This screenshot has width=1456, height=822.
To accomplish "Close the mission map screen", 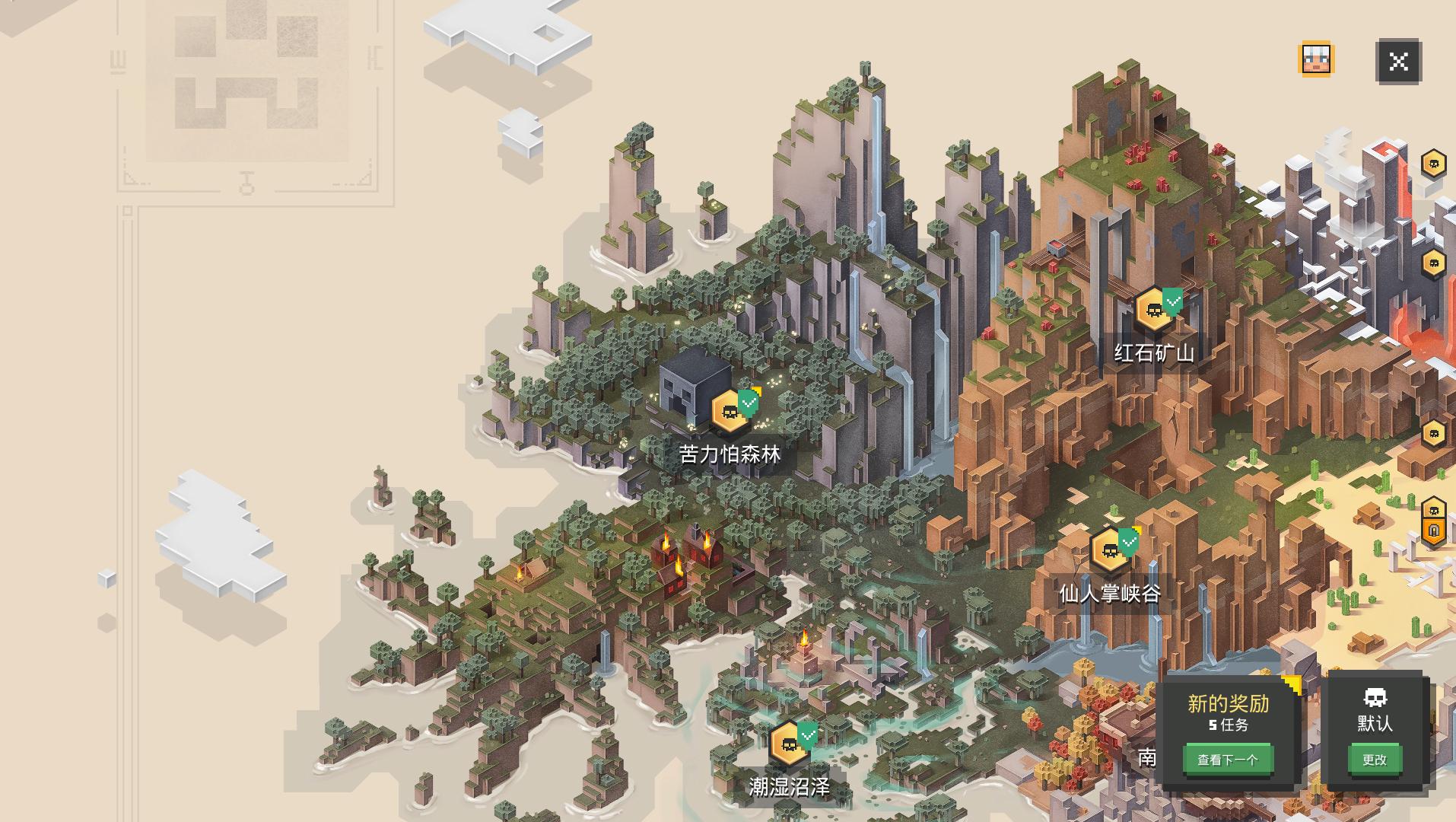I will point(1398,61).
